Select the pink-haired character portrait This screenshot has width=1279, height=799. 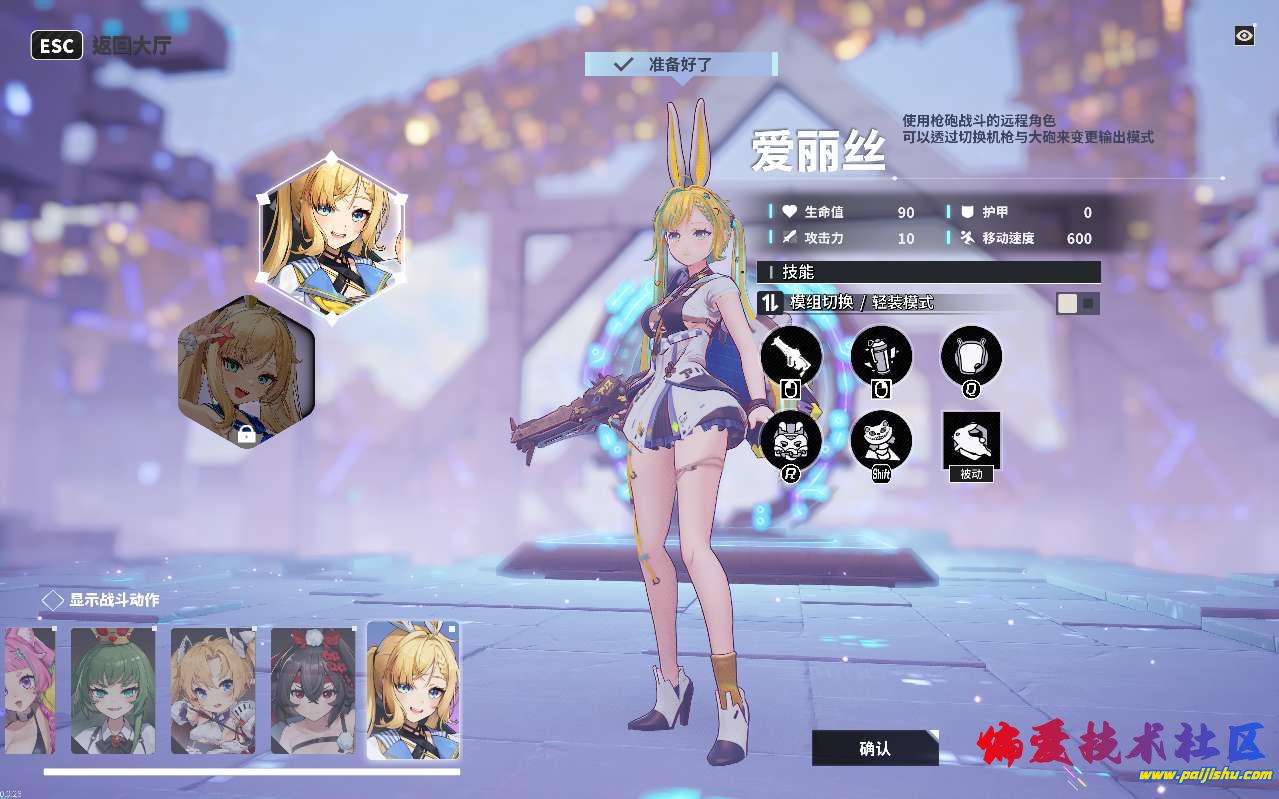28,690
